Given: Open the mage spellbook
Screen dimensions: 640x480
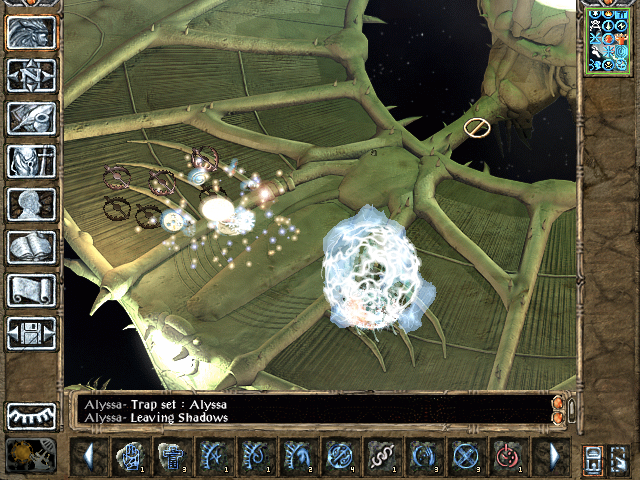Looking at the screenshot, I should [x=31, y=247].
